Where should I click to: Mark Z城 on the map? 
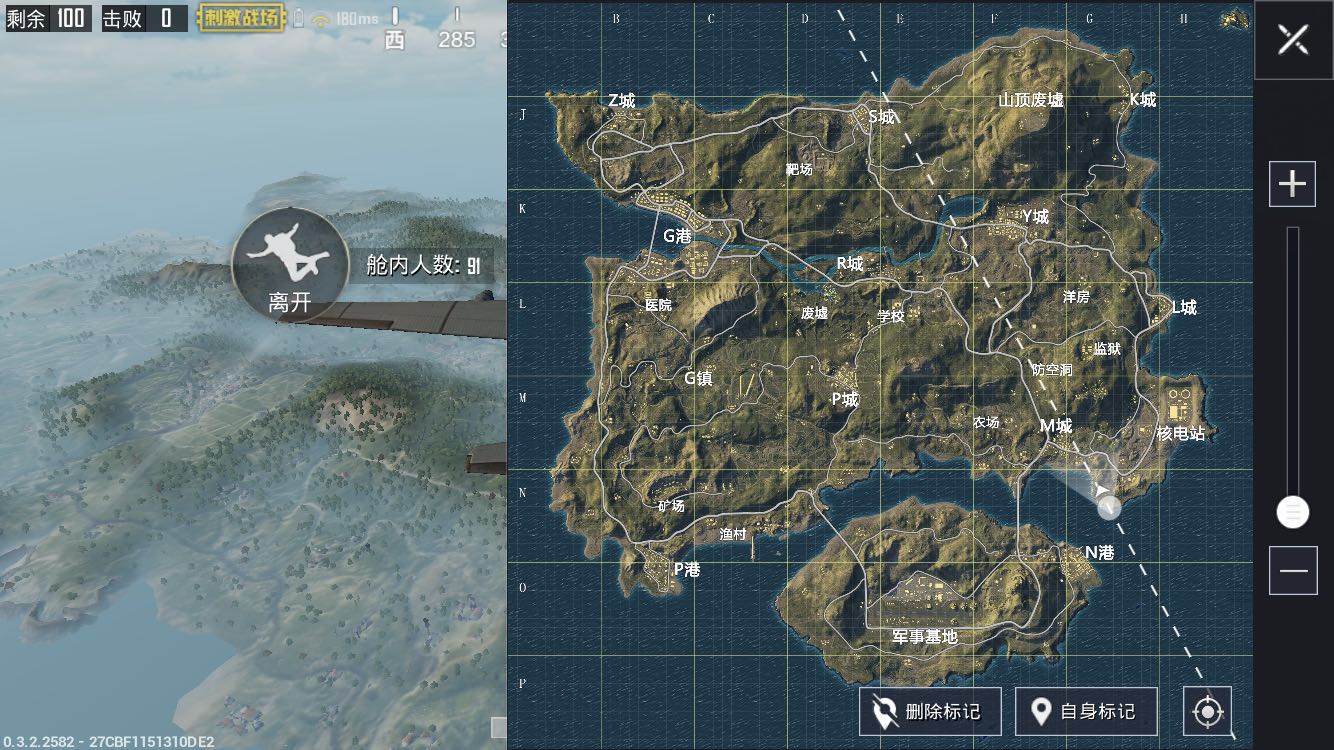tap(621, 100)
